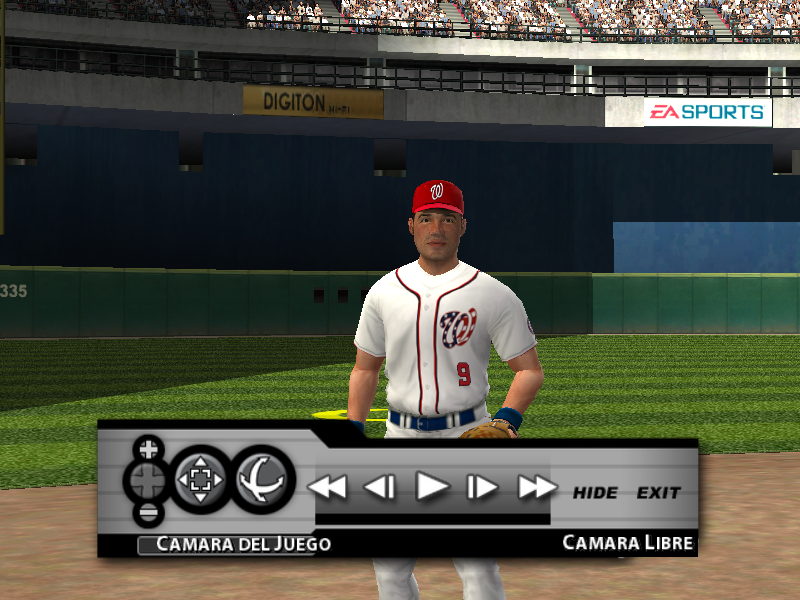Select the four-arrow camera pan control
Screen dimensions: 800x600
(201, 480)
